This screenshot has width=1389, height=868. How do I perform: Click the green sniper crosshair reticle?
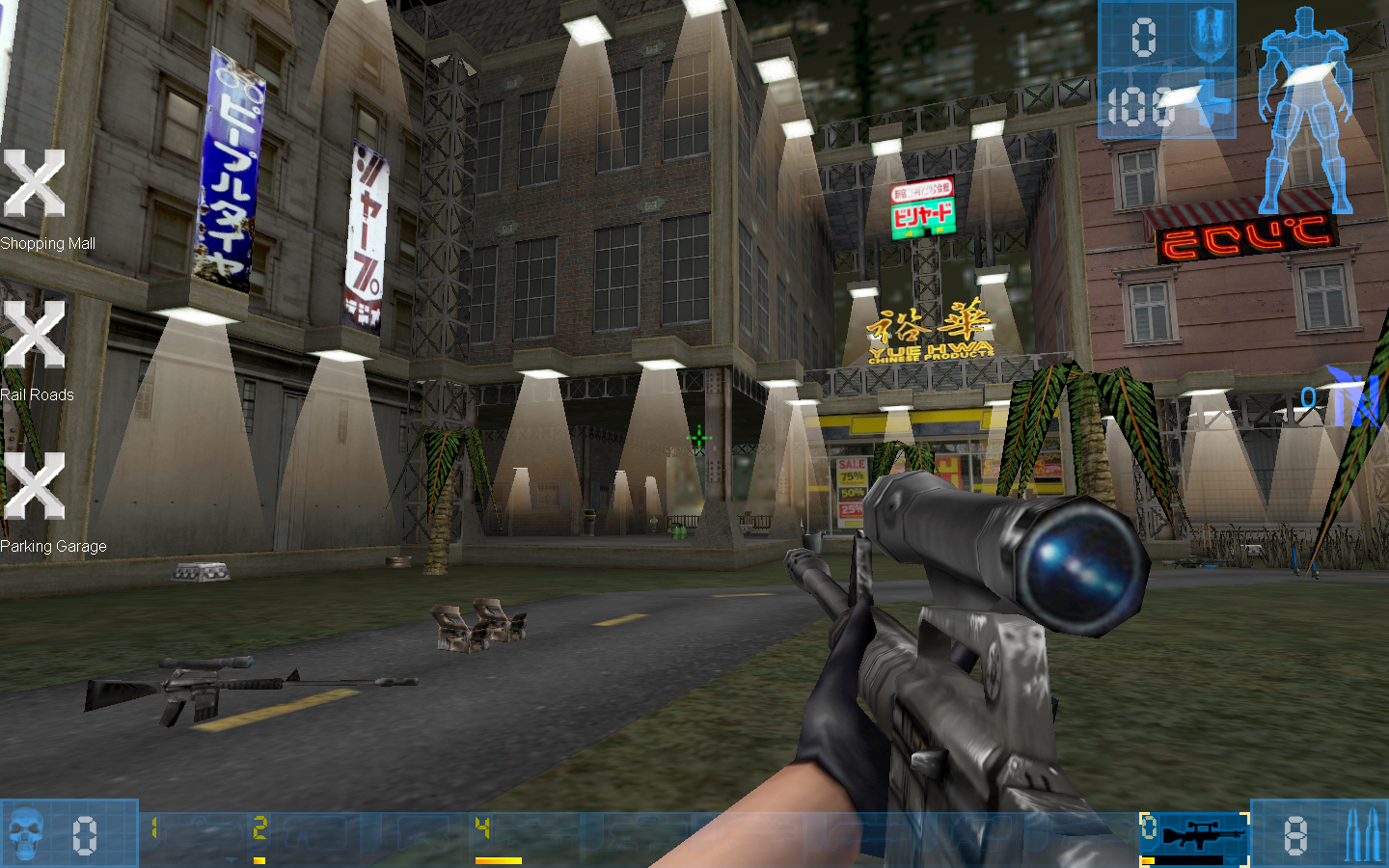698,439
